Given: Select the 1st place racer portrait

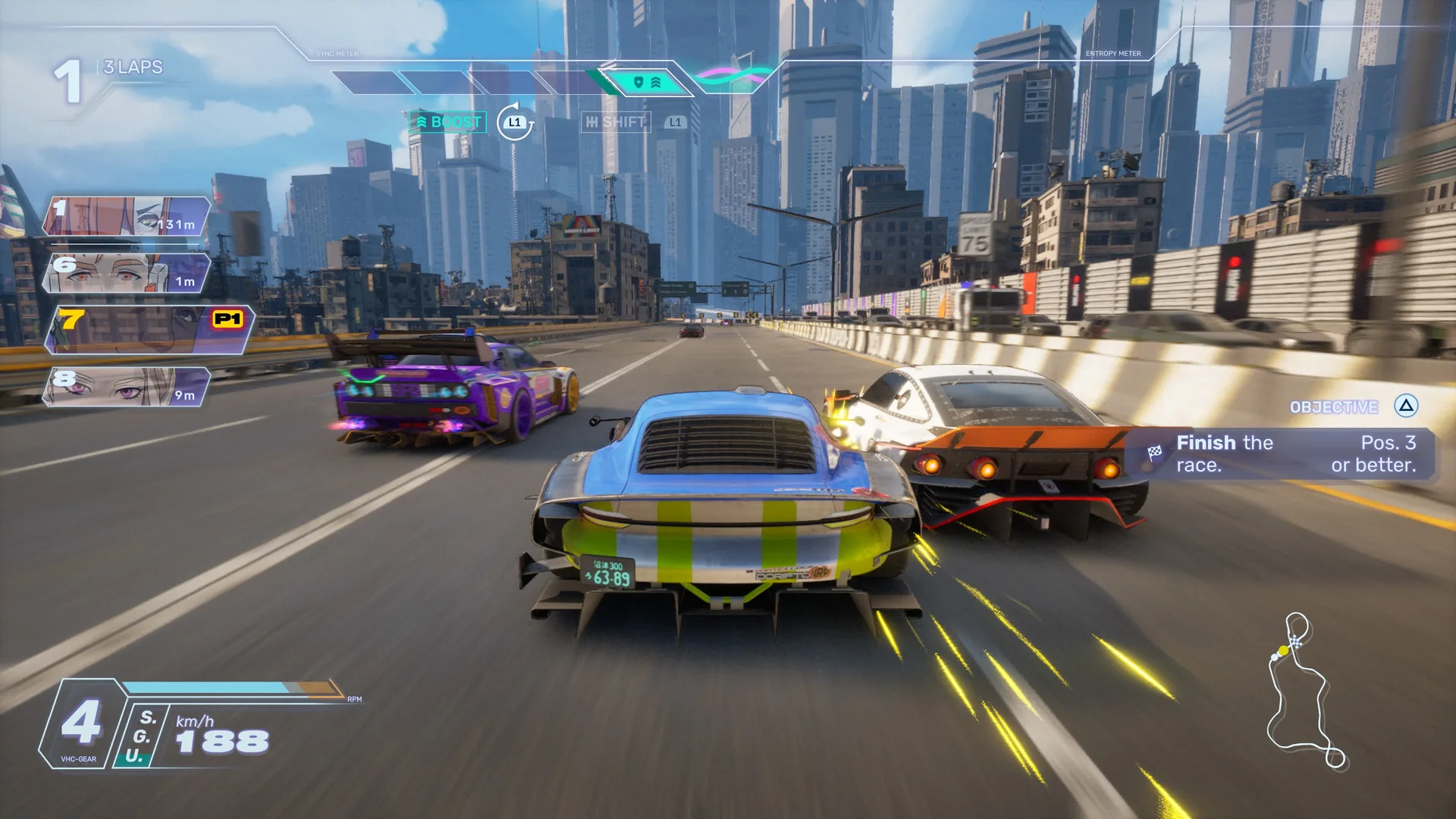Looking at the screenshot, I should click(126, 216).
